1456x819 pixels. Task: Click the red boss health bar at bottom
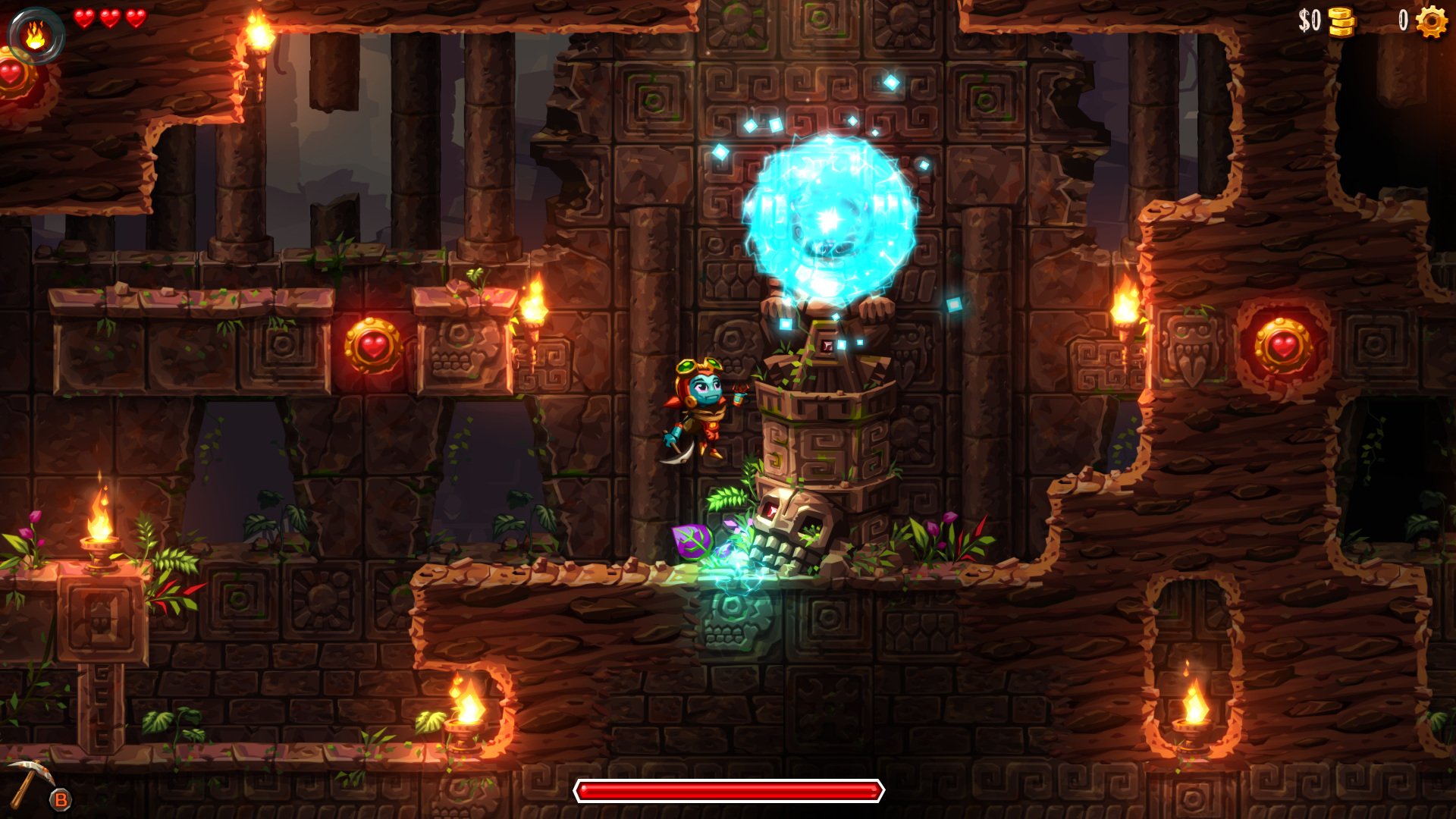(728, 790)
